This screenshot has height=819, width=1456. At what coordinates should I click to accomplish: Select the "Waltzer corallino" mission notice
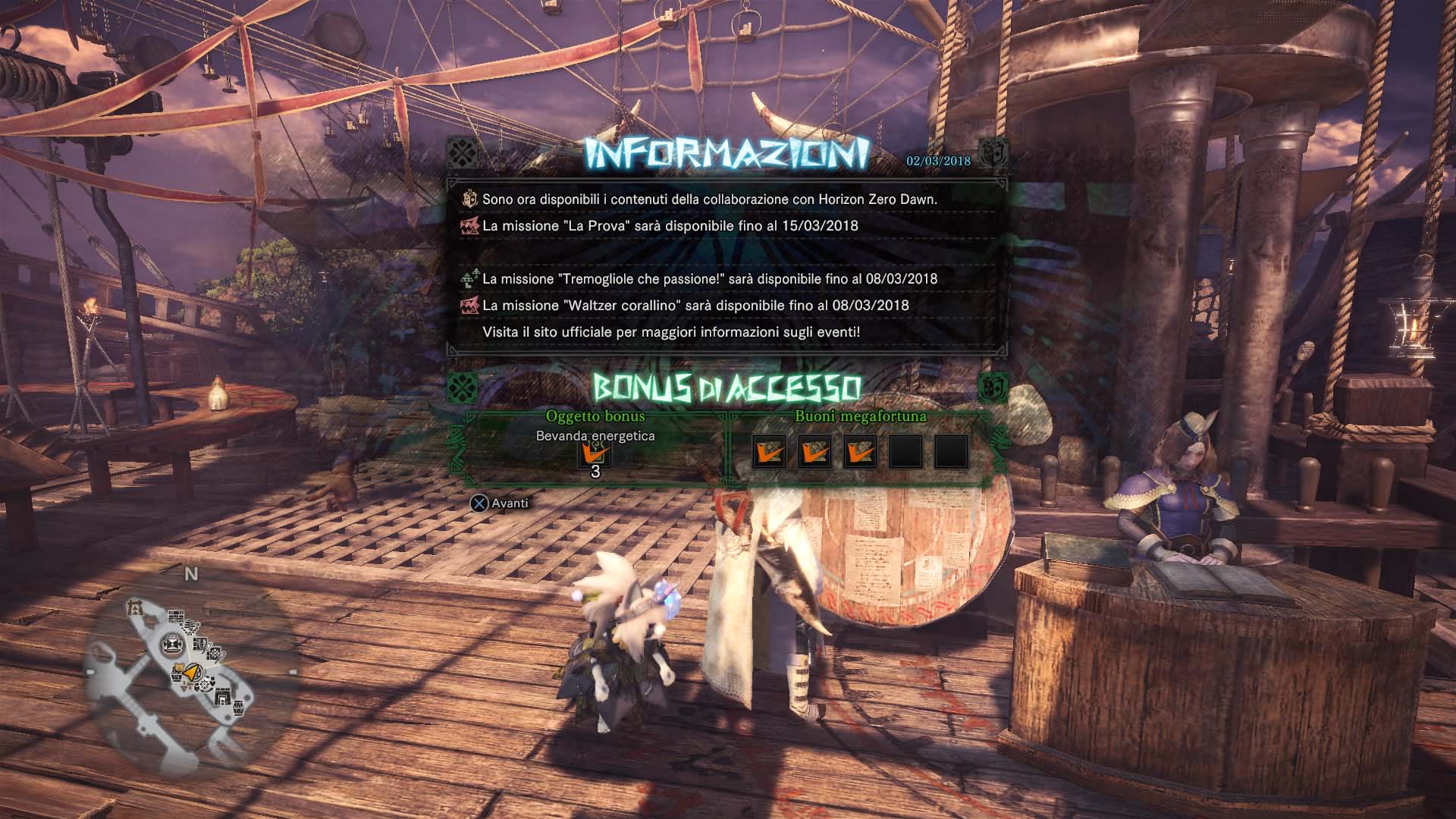(x=695, y=306)
